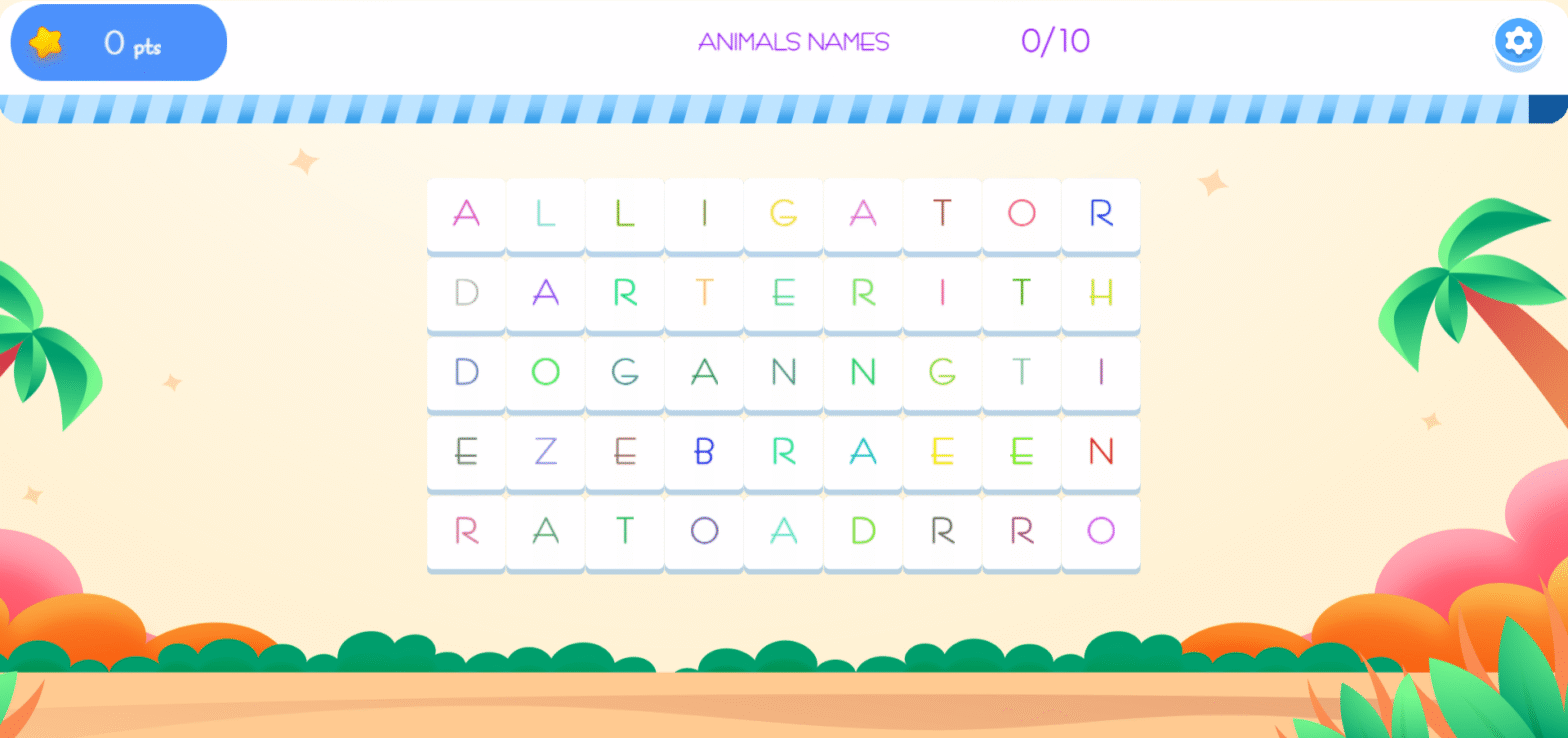Click the 0/10 progress counter
This screenshot has height=738, width=1568.
pos(1057,42)
